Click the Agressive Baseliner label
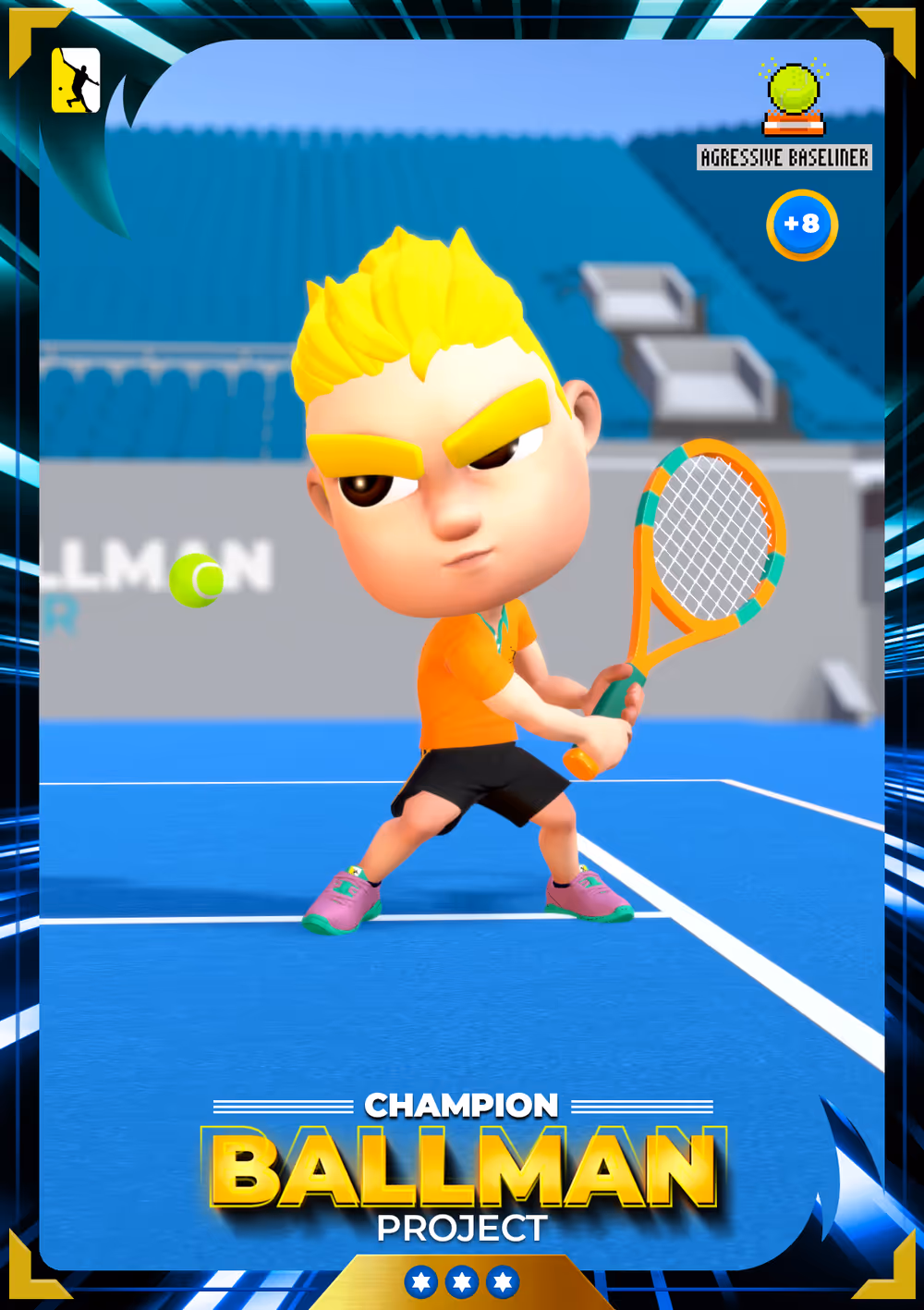The height and width of the screenshot is (1310, 924). [x=784, y=158]
